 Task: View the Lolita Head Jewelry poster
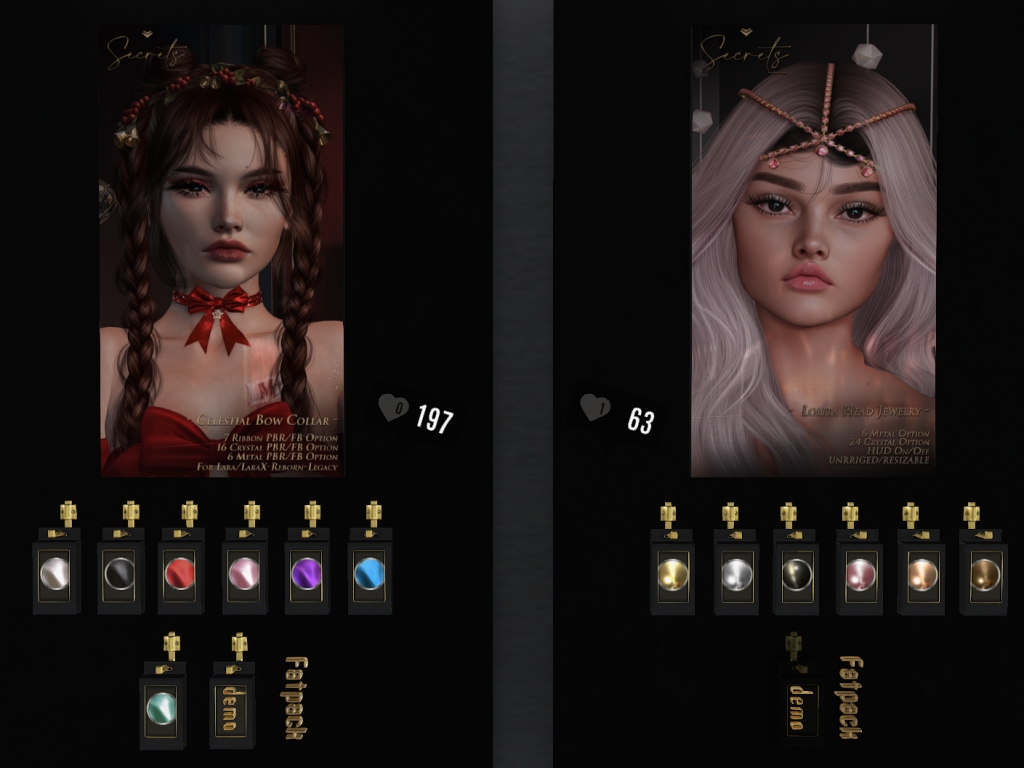pos(813,250)
